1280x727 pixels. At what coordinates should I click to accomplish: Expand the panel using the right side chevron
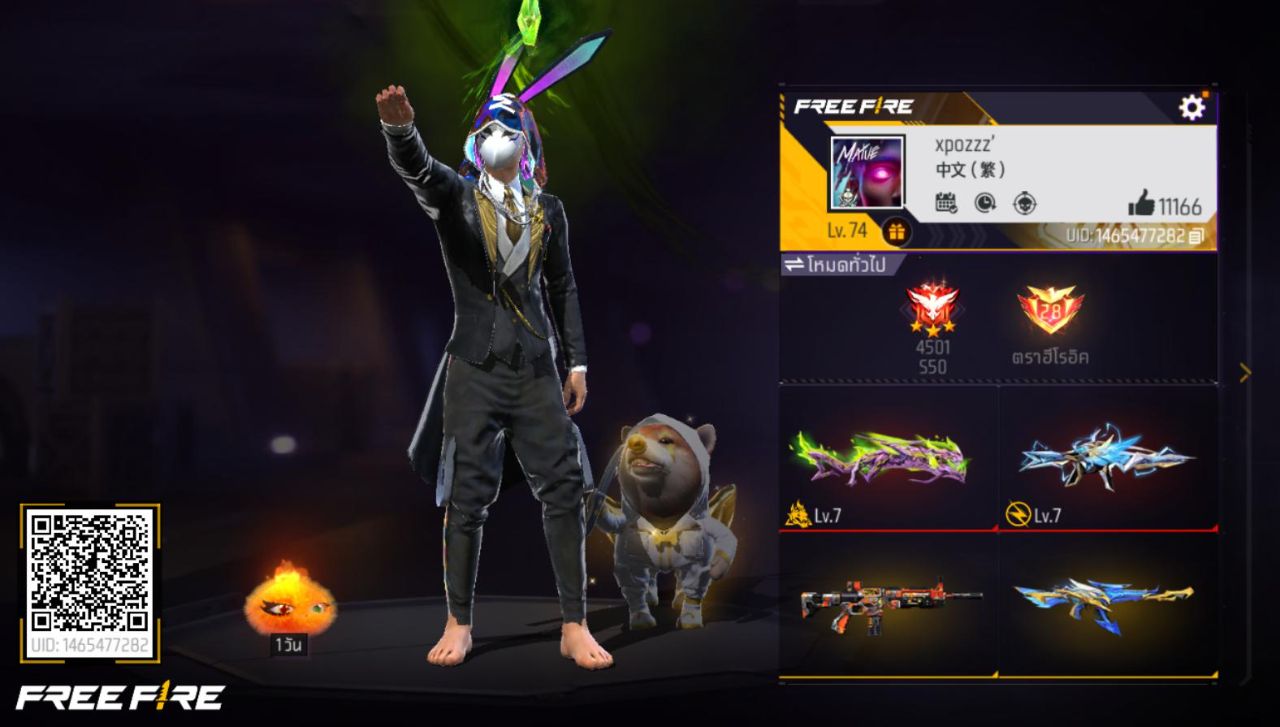coord(1246,372)
